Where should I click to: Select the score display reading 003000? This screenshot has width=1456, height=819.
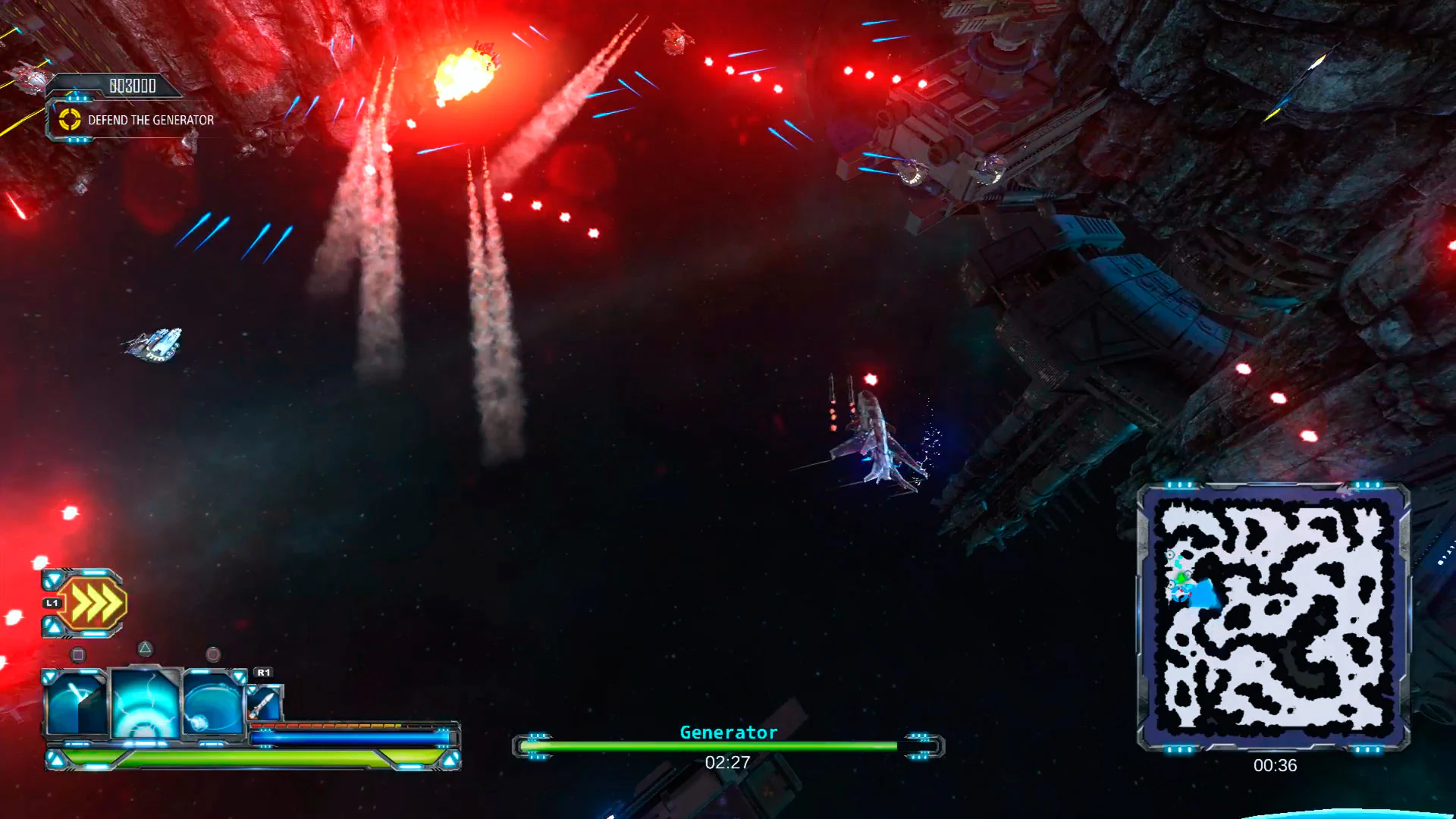[134, 86]
